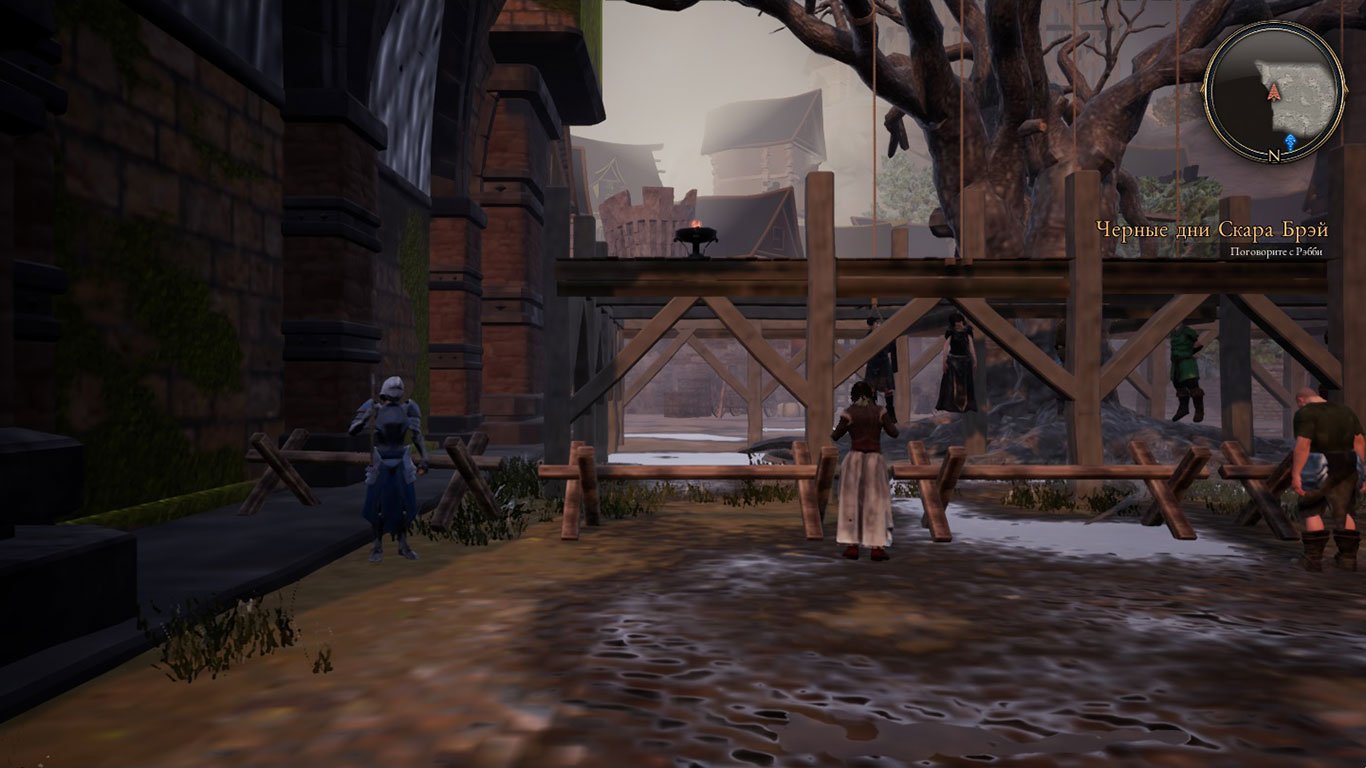Screen dimensions: 1366x768
Task: Click the N compass letter below the minimap
Action: 1275,154
